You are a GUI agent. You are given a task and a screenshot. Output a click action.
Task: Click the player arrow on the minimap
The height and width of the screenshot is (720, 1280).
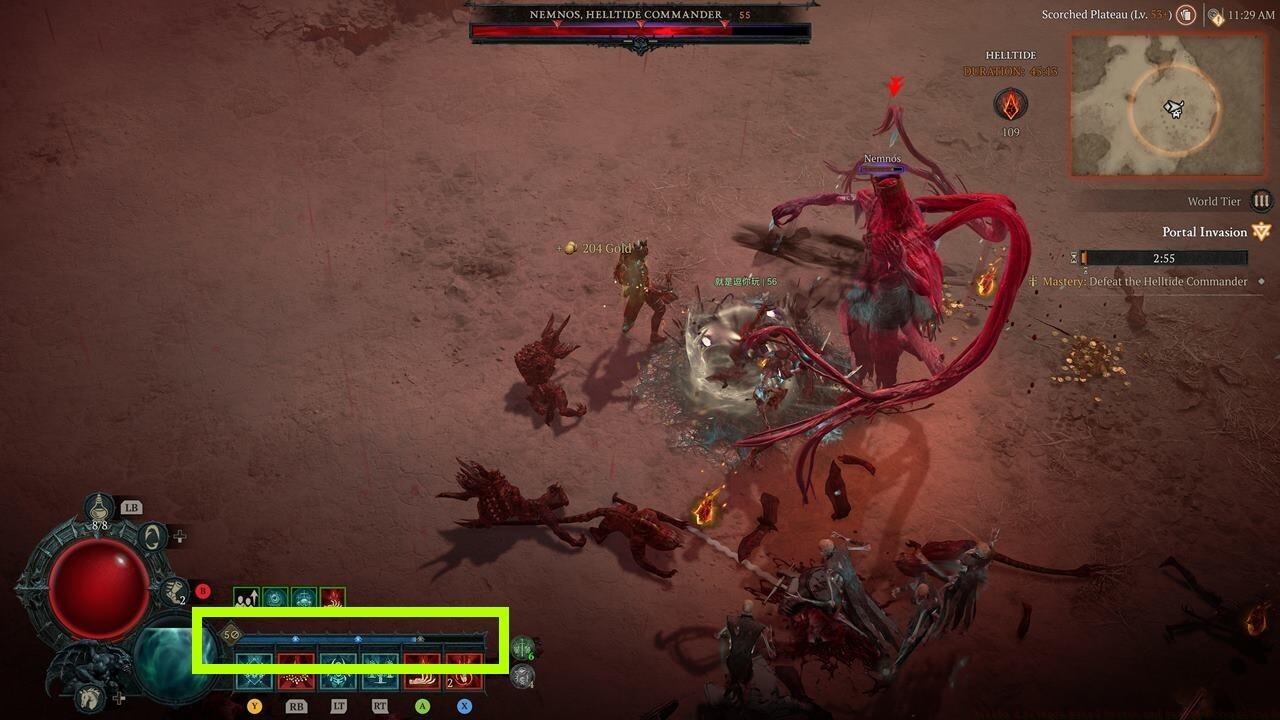click(x=1174, y=107)
